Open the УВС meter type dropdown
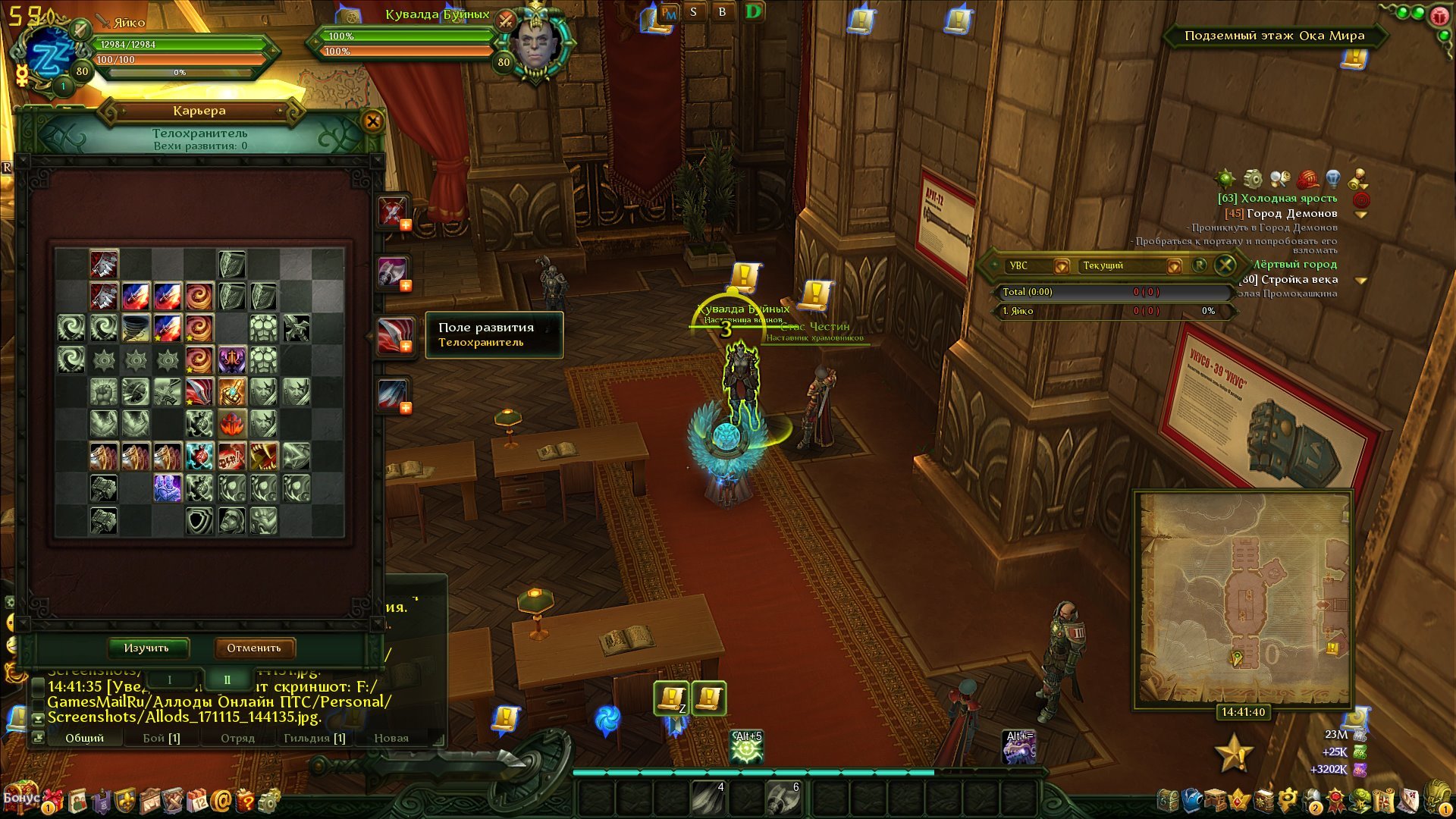 coord(1062,266)
